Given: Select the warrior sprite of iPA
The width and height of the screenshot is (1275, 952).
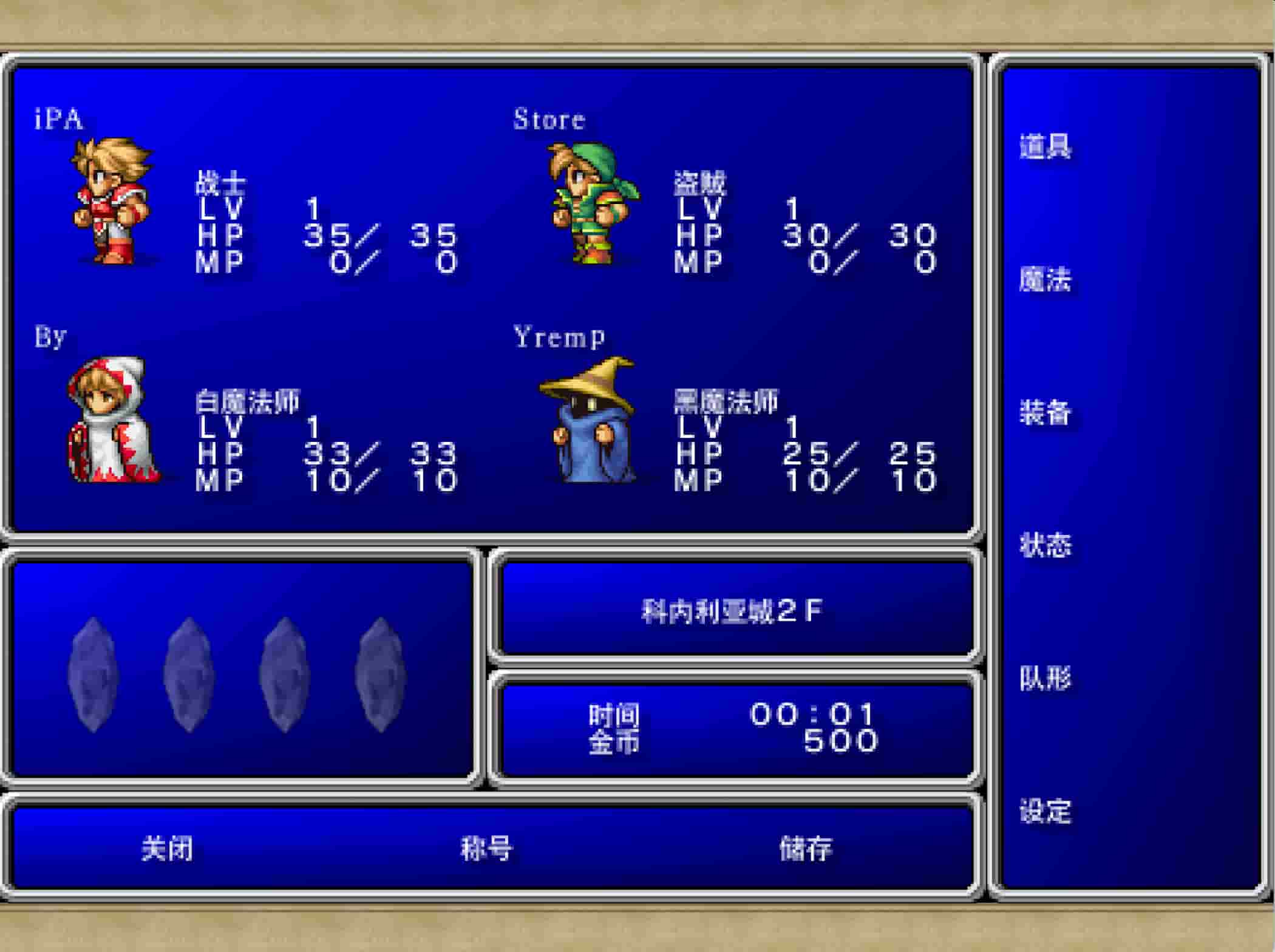Looking at the screenshot, I should tap(109, 200).
